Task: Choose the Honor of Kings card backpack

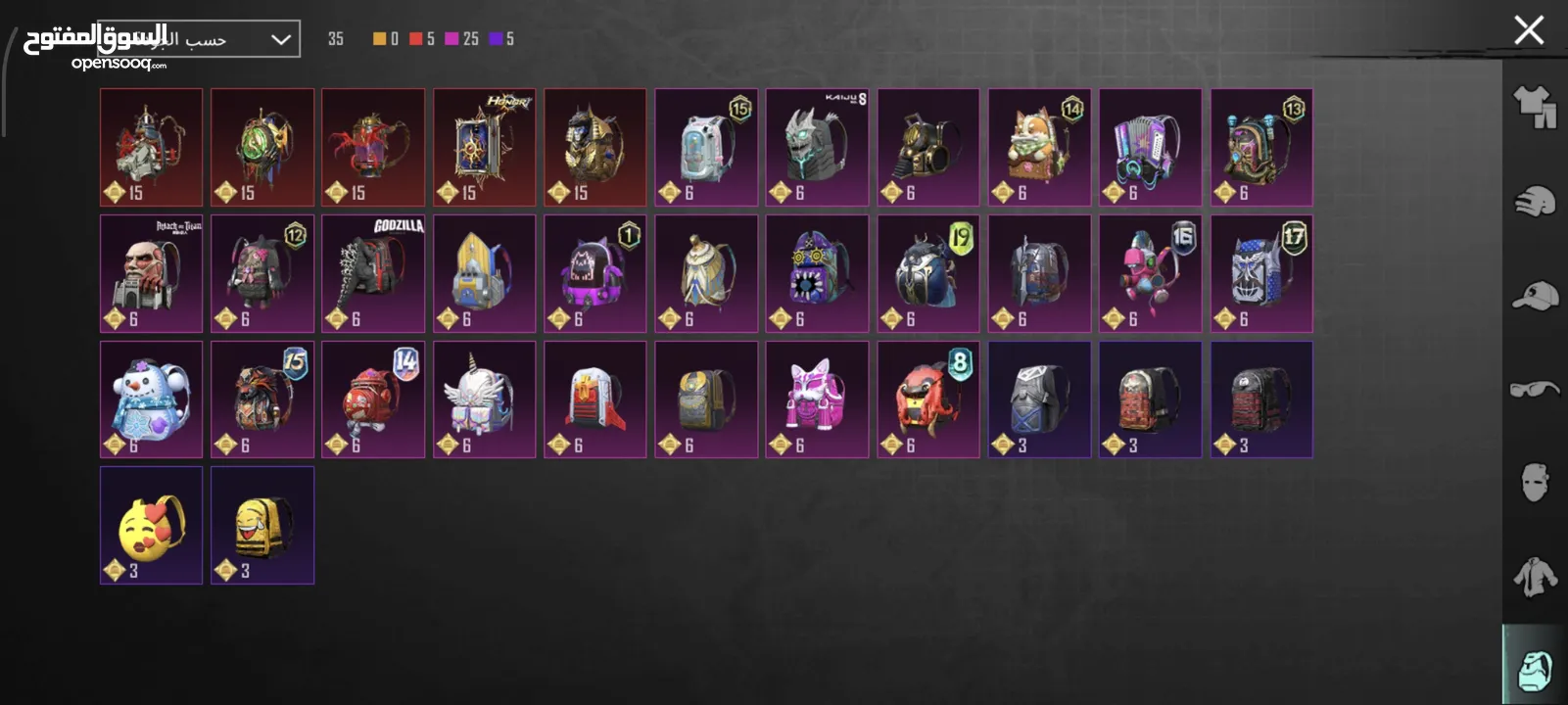Action: pos(484,147)
